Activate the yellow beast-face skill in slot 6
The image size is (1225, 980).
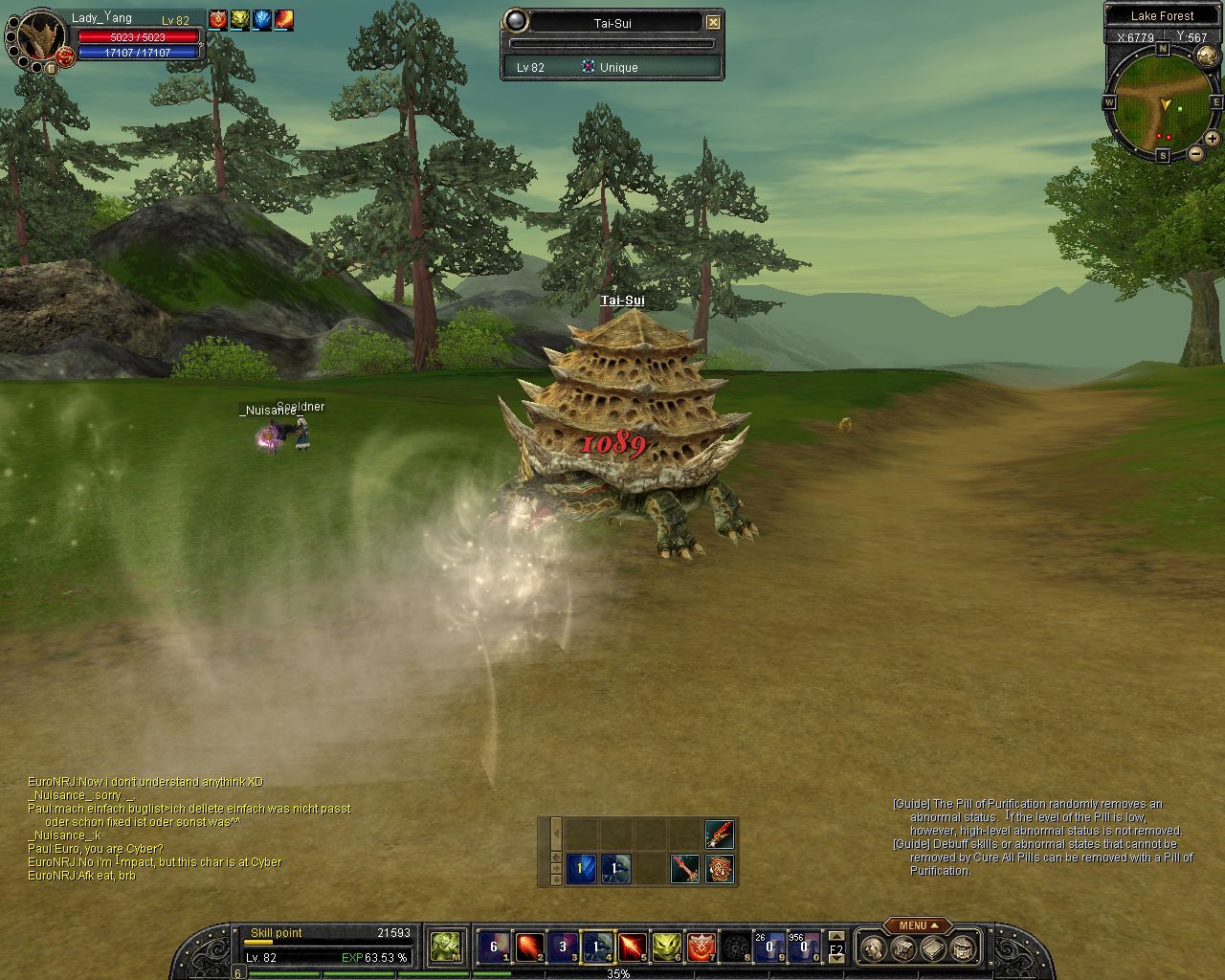(666, 947)
